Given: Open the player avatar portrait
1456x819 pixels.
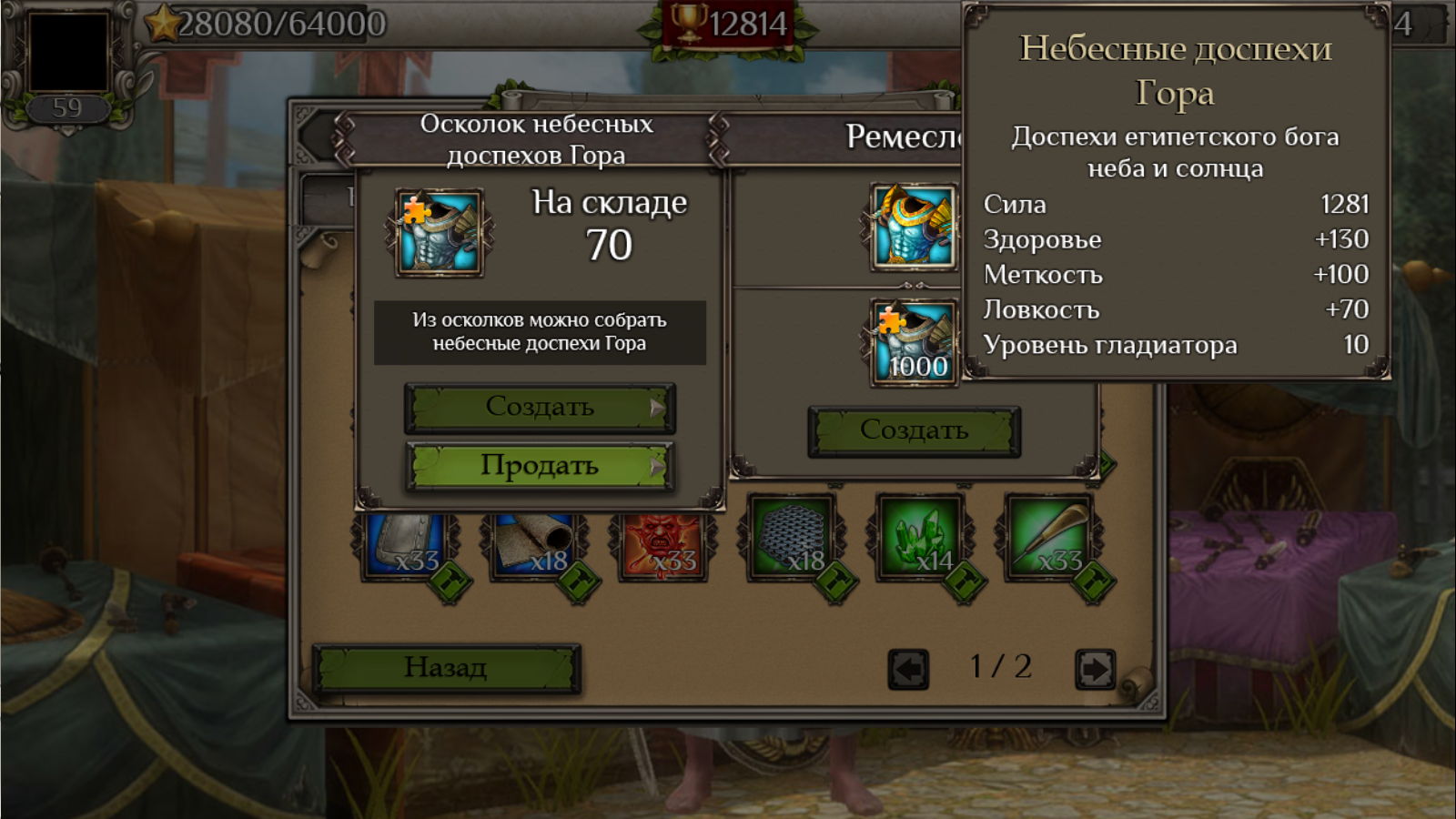Looking at the screenshot, I should tap(68, 52).
